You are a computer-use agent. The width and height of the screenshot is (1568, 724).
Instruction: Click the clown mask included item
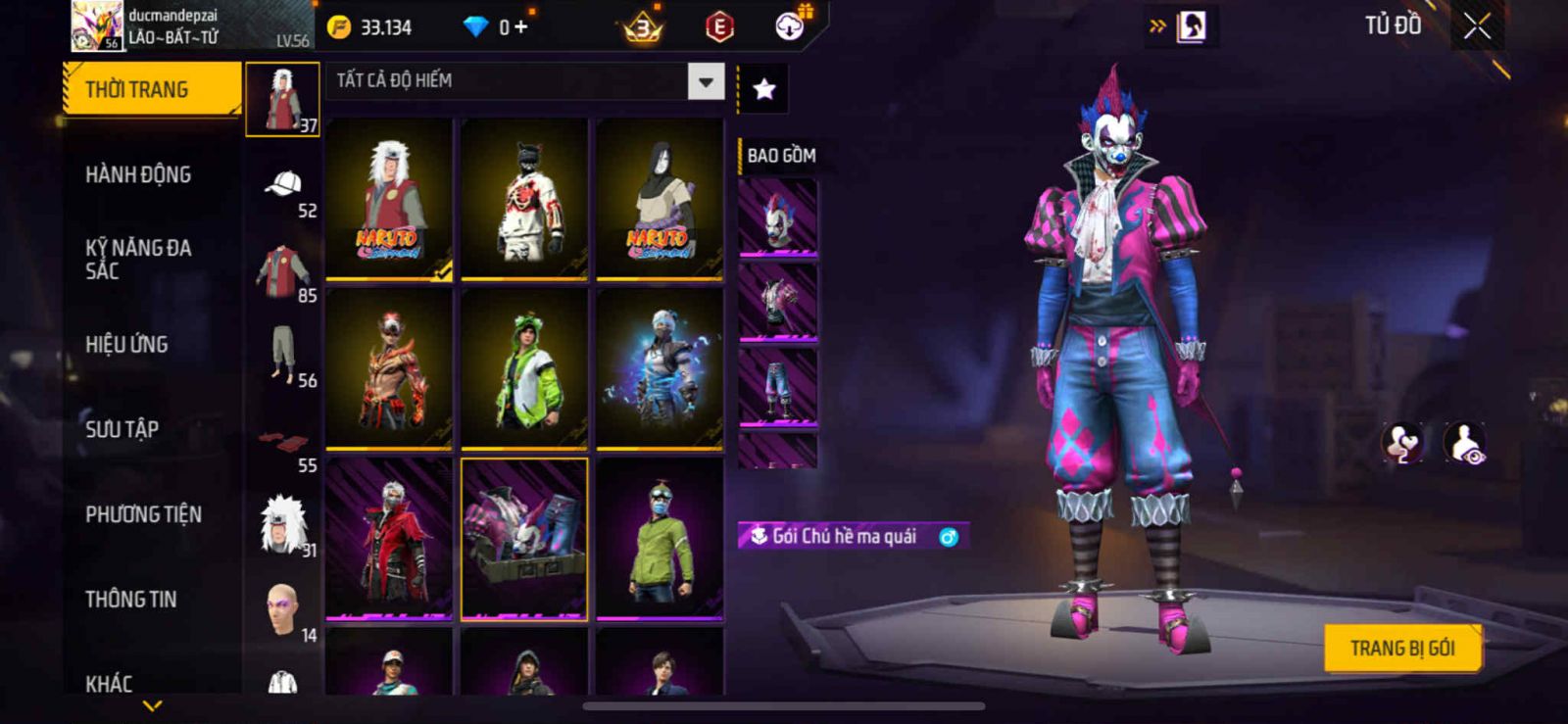(777, 218)
